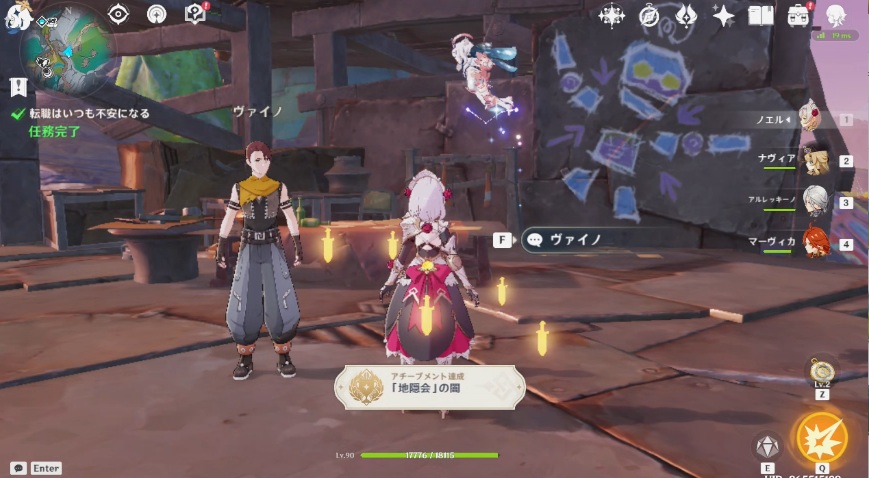The image size is (869, 478).
Task: Click the eye-shaped elemental sight icon
Action: pos(119,13)
